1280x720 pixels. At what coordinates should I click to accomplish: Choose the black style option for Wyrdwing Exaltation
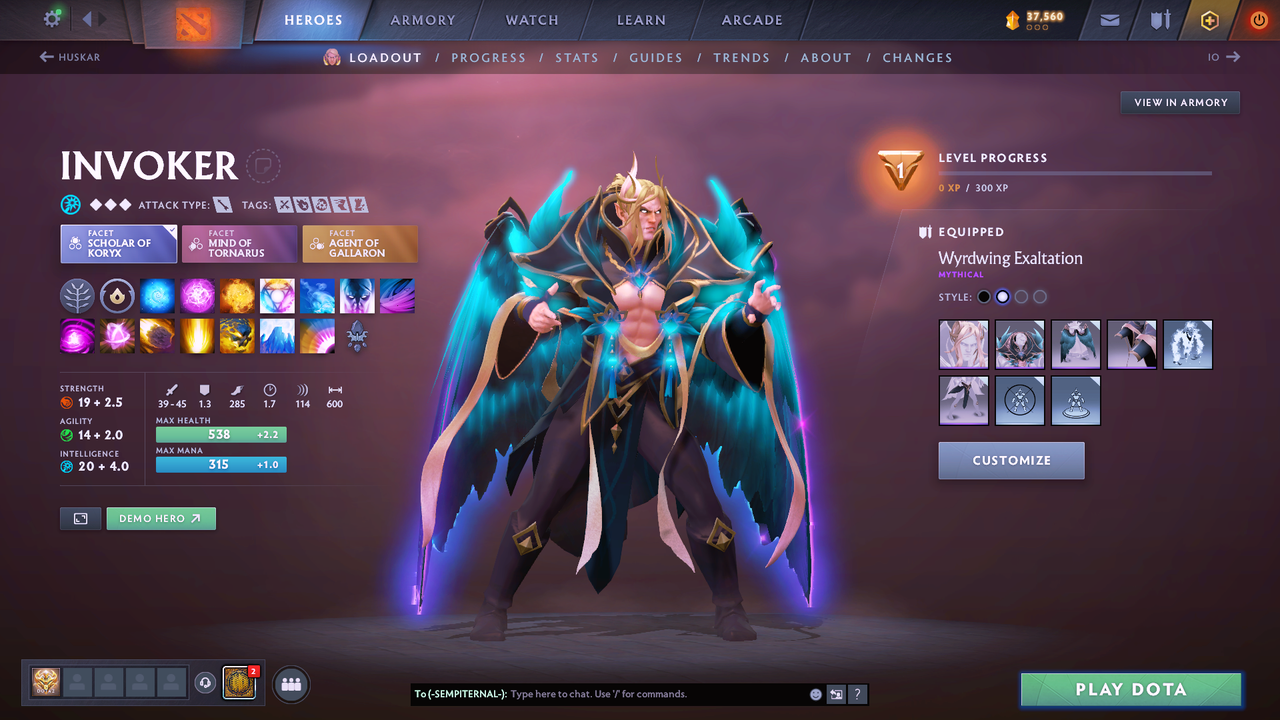[983, 296]
